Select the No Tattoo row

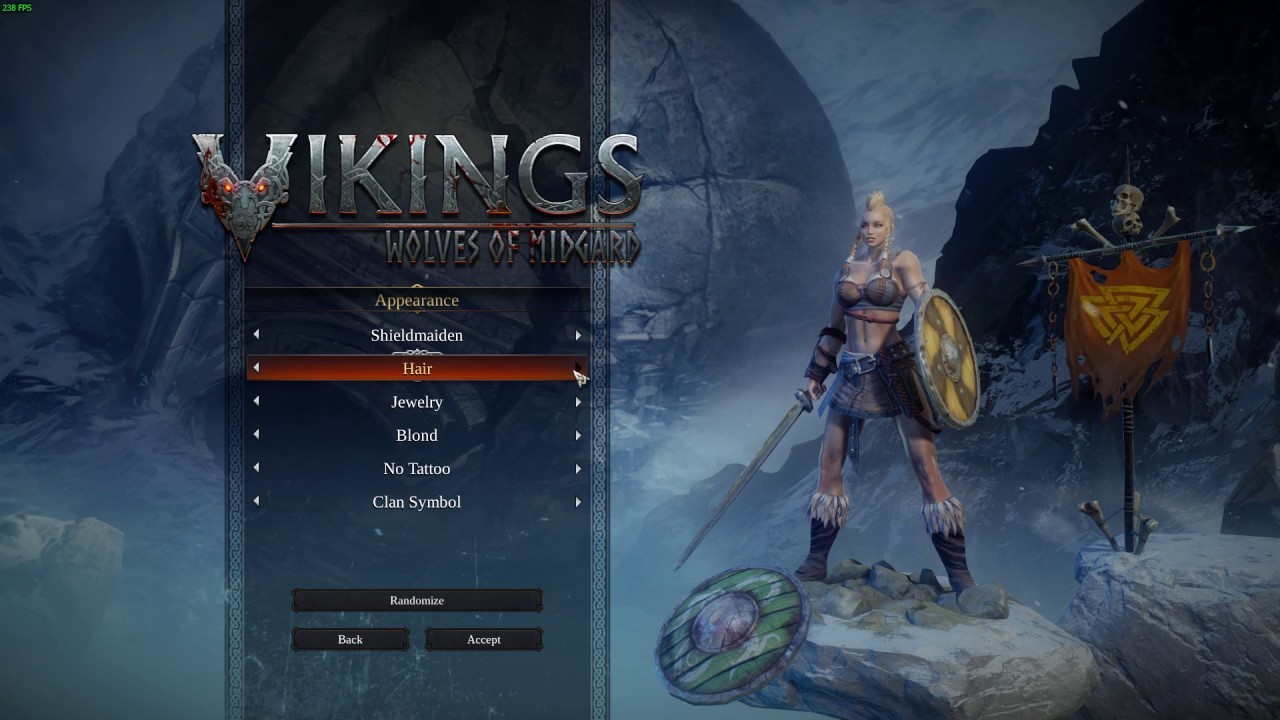pyautogui.click(x=417, y=469)
